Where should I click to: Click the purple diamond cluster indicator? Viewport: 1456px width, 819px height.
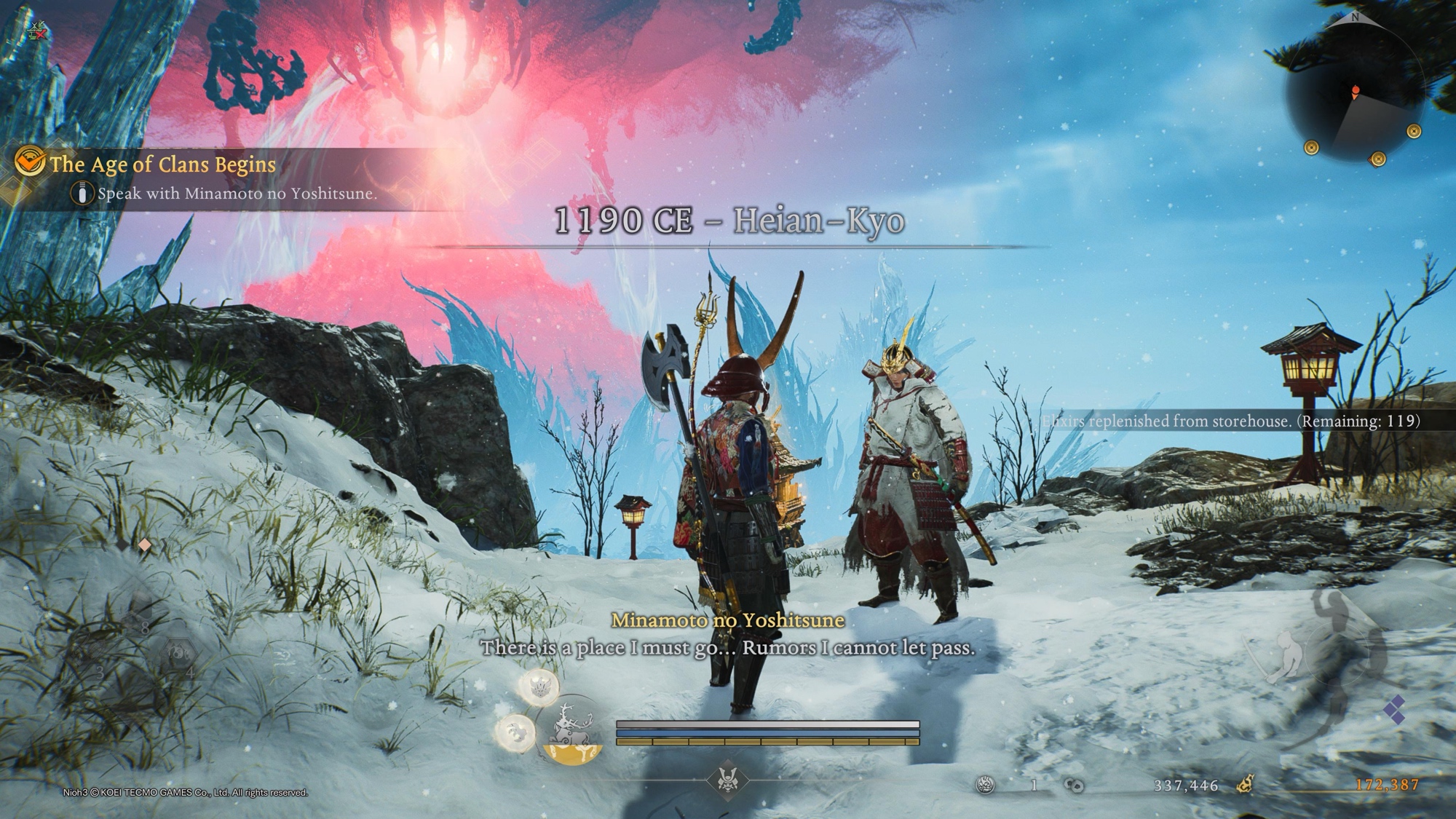click(1394, 709)
